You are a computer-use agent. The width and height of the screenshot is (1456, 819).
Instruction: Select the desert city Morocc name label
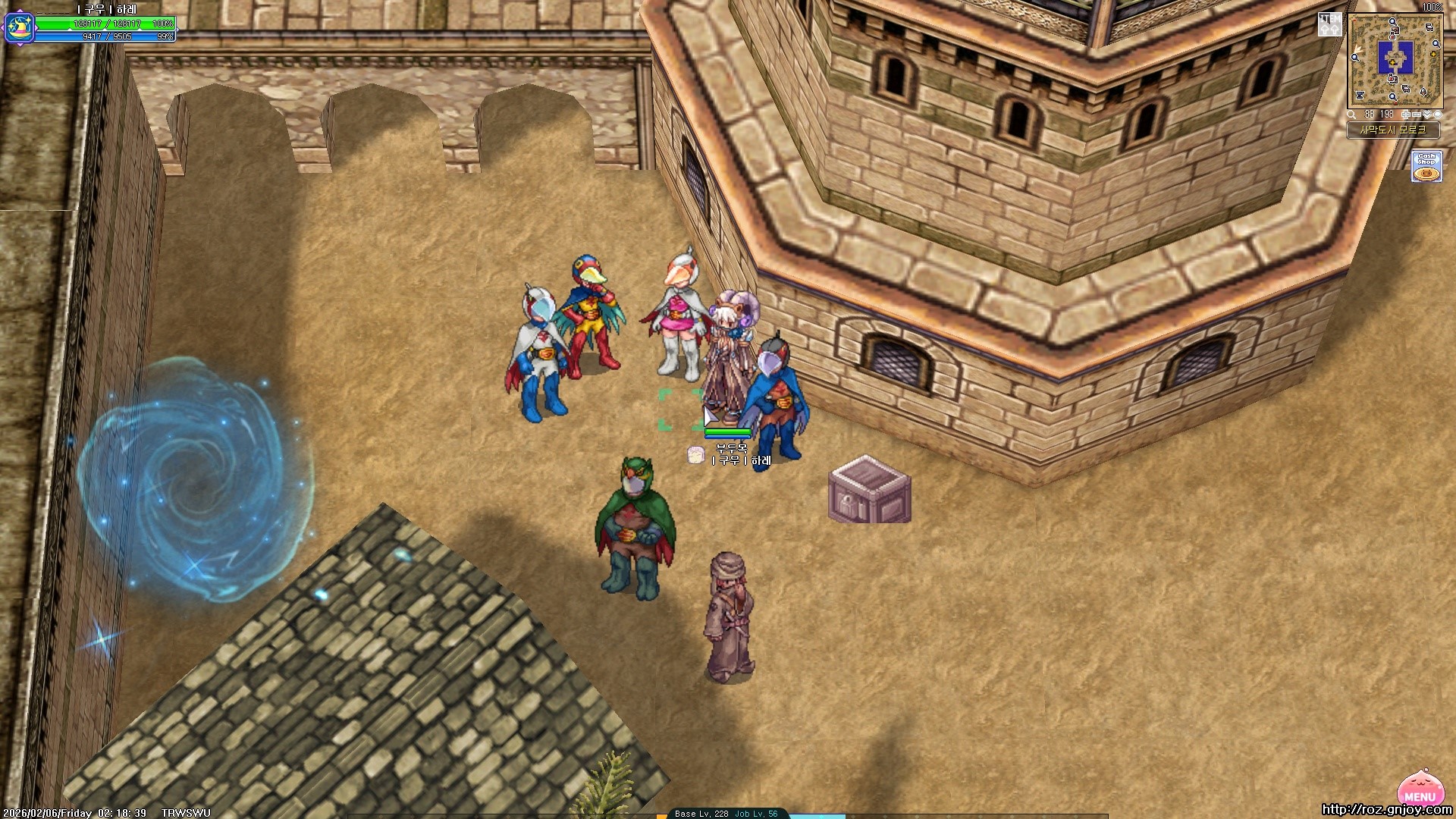(x=1393, y=130)
